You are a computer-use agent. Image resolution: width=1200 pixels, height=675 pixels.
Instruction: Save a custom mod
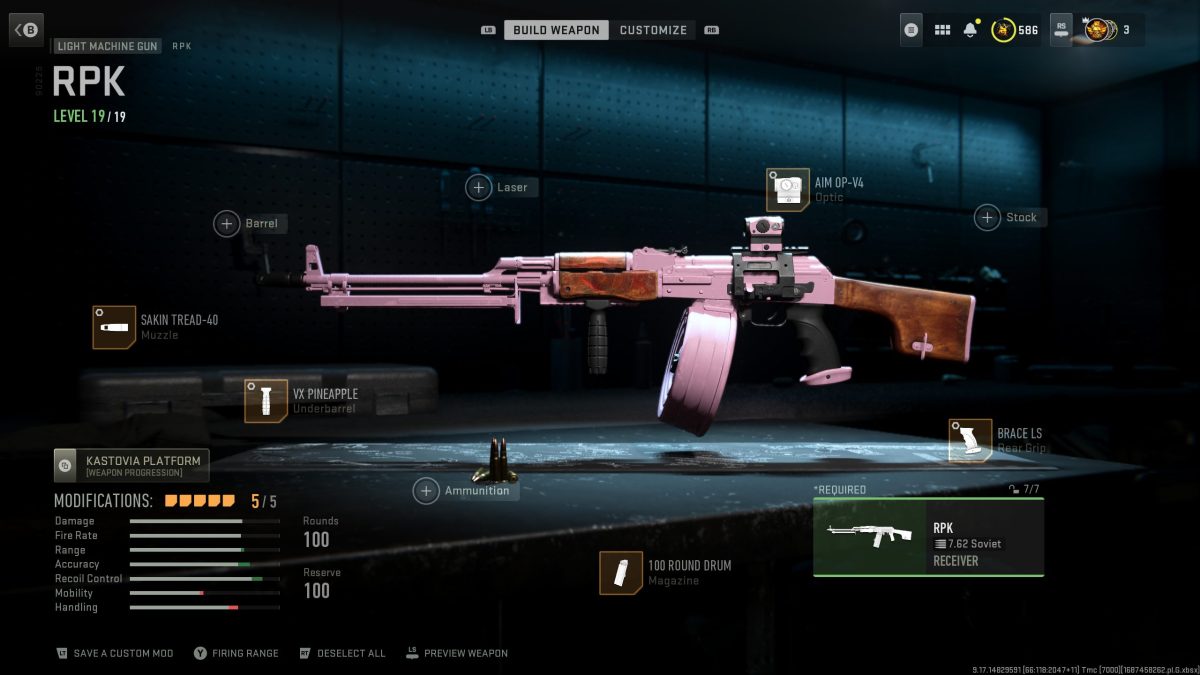pyautogui.click(x=115, y=653)
